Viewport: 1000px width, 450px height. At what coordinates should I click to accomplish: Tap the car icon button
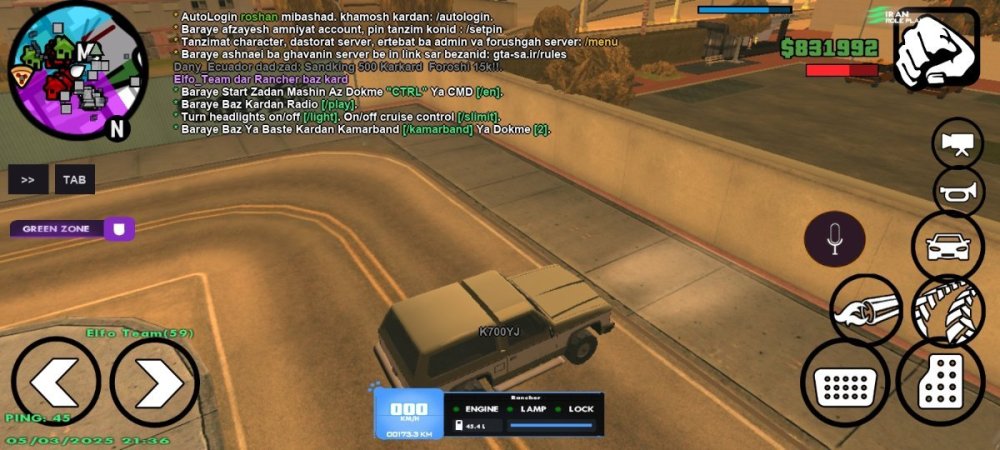[947, 245]
